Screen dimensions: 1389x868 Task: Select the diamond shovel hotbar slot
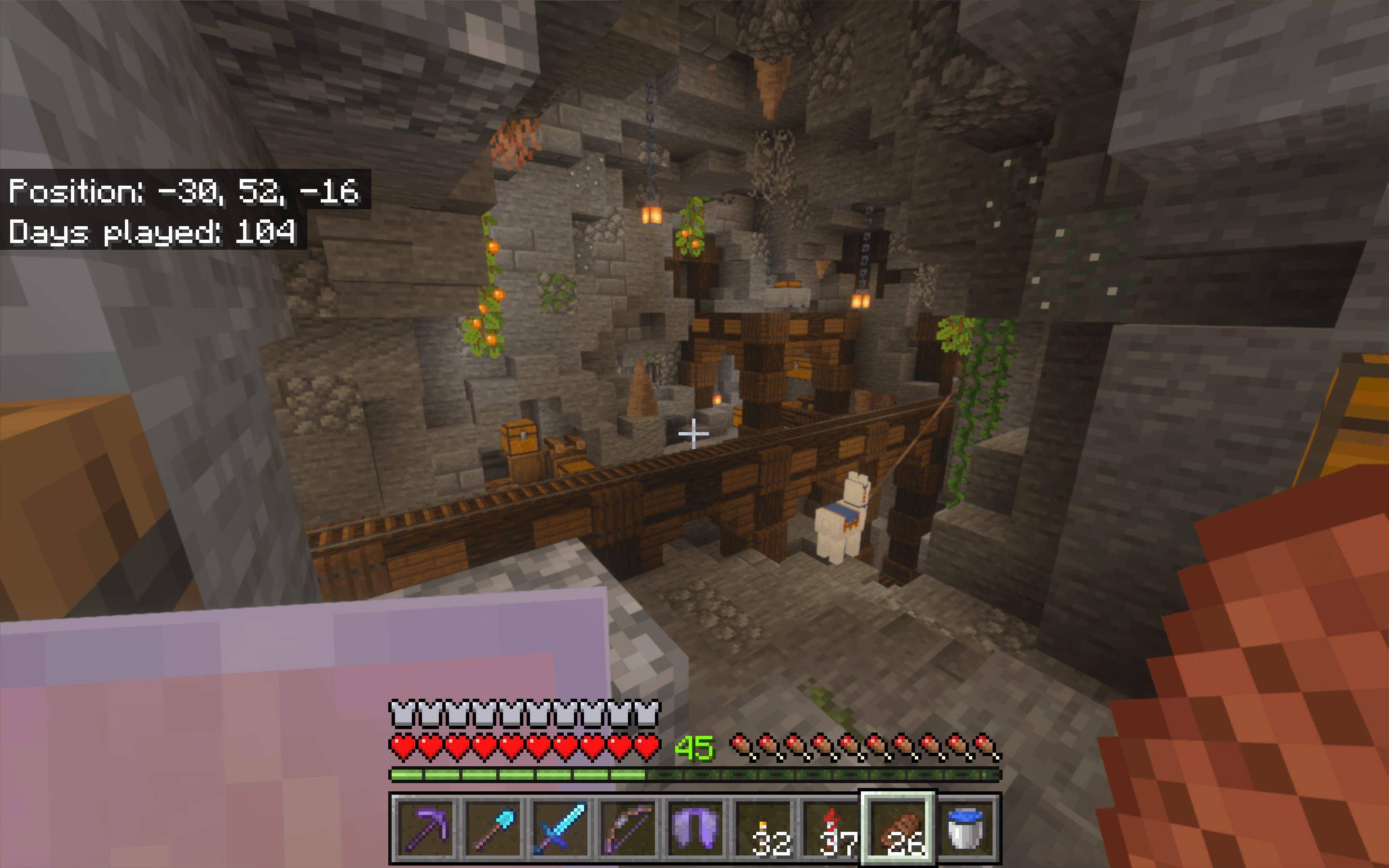(493, 829)
